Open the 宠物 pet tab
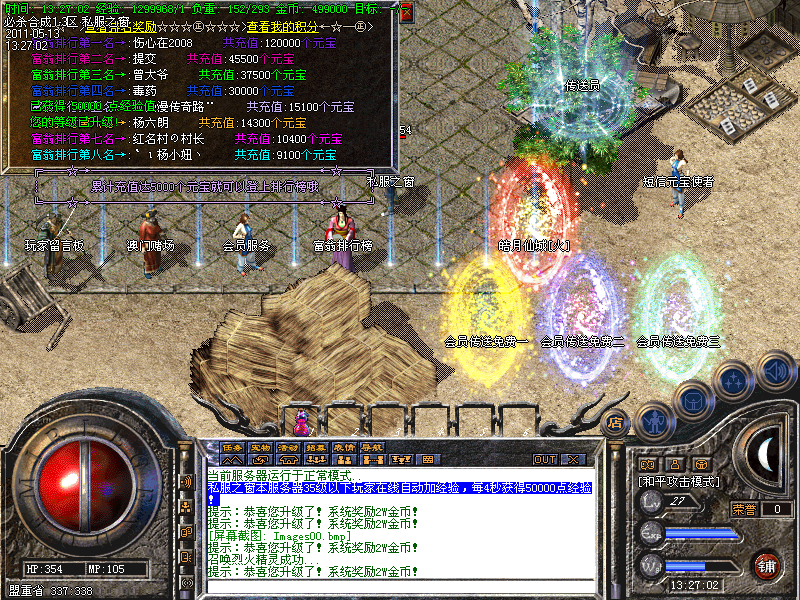Screen dimensions: 800x600 coord(260,447)
